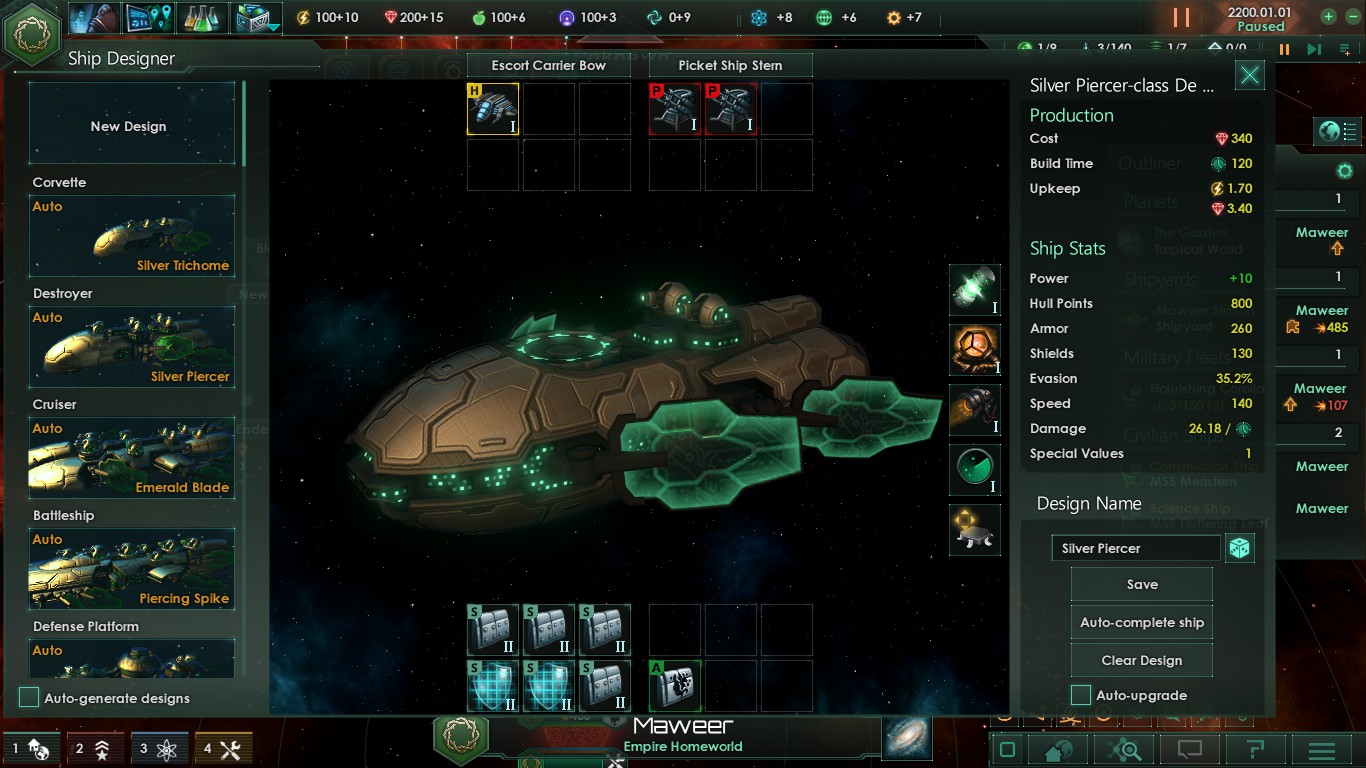Close the Ship Designer window
Viewport: 1366px width, 768px height.
click(x=1249, y=76)
